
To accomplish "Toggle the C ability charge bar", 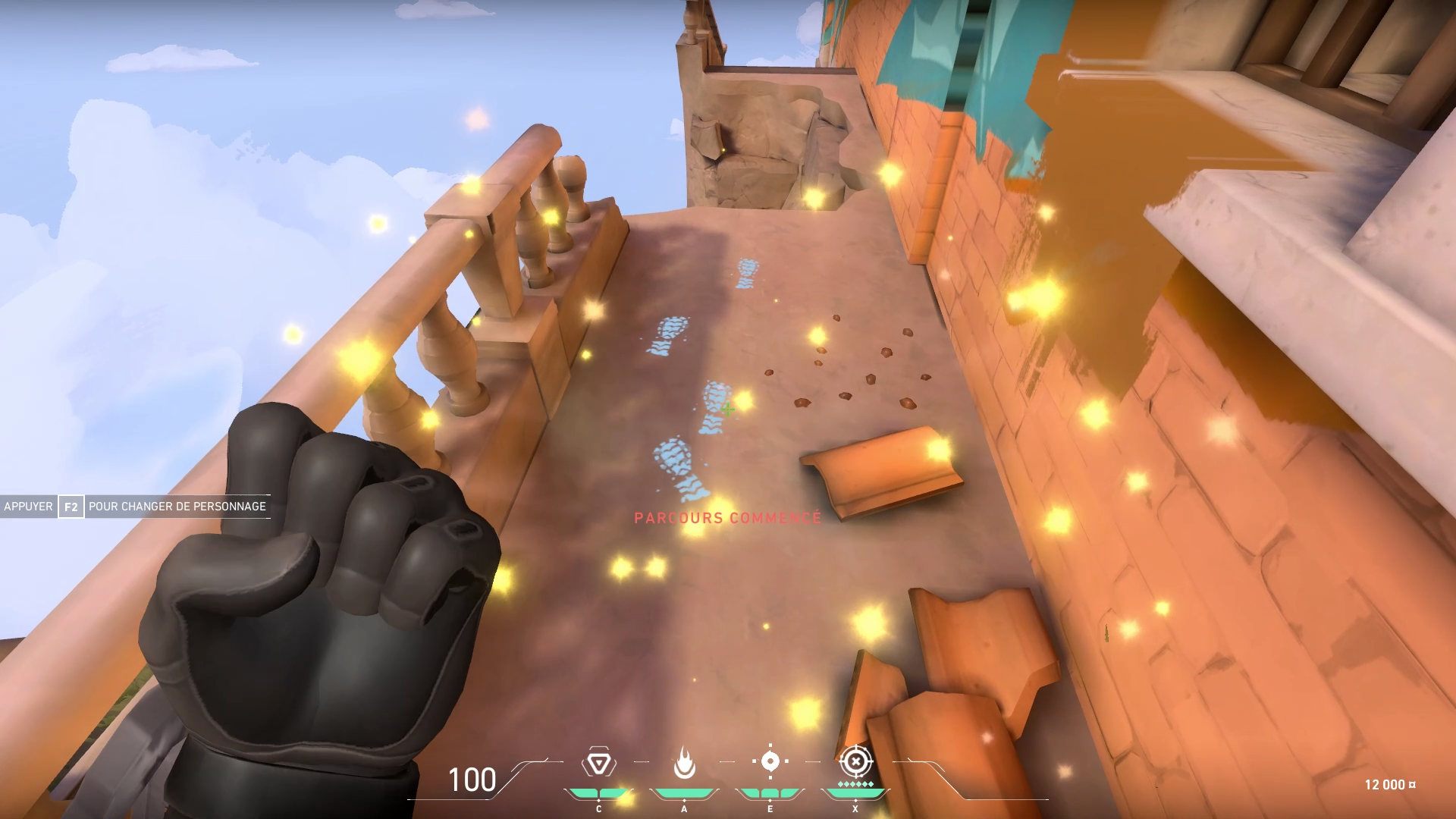I will [x=599, y=793].
